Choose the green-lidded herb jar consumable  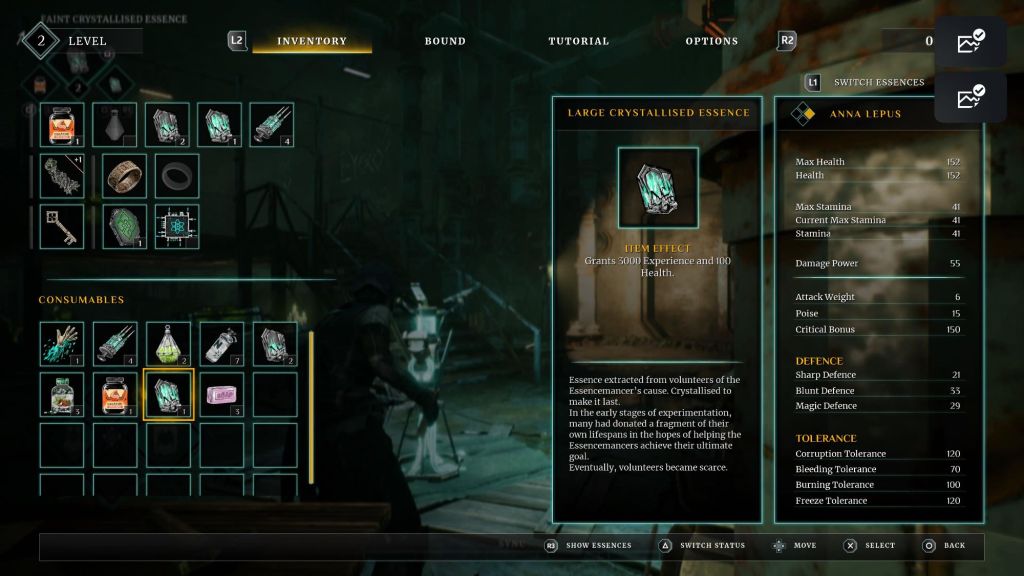click(62, 395)
